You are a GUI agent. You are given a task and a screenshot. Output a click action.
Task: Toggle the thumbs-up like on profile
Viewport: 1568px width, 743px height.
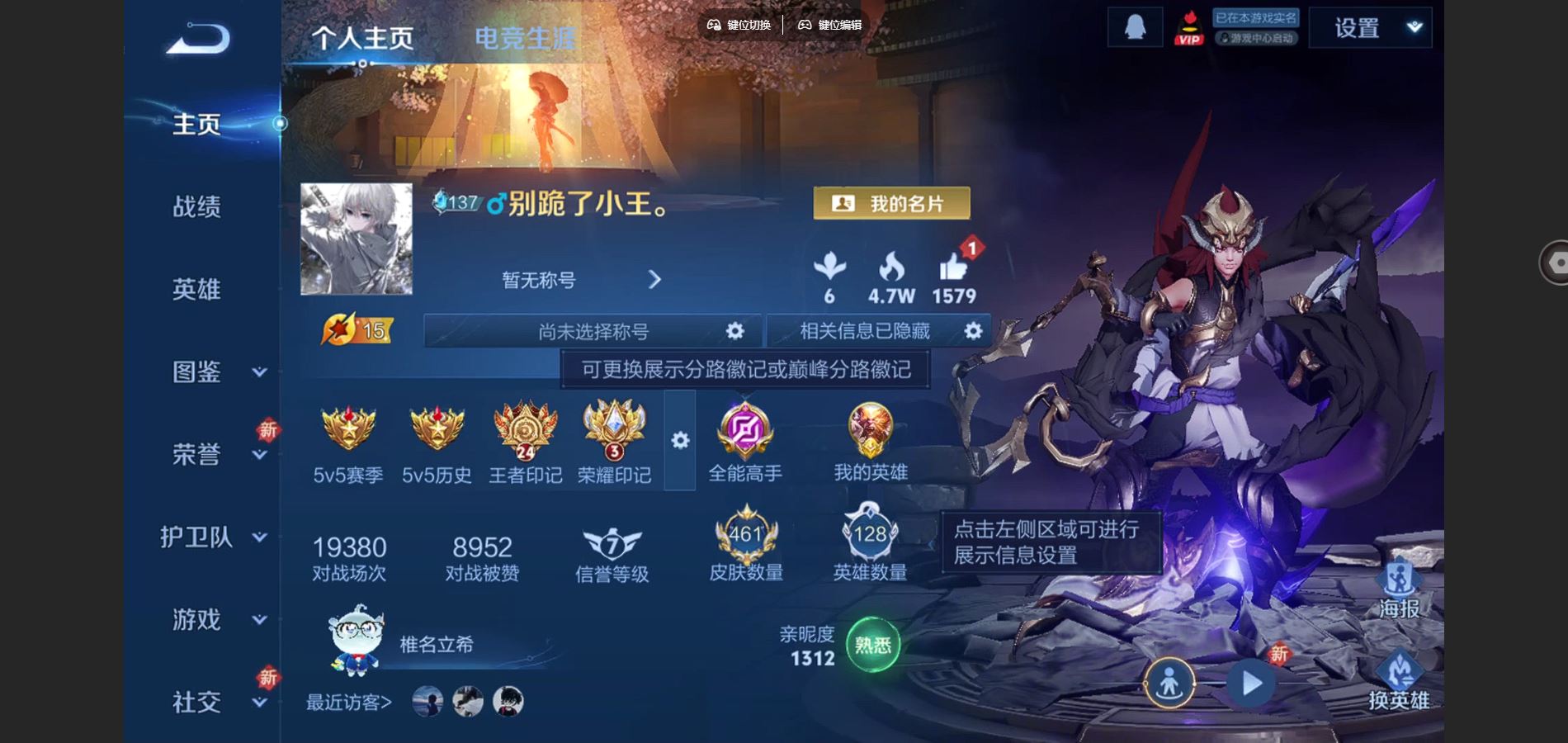click(953, 268)
